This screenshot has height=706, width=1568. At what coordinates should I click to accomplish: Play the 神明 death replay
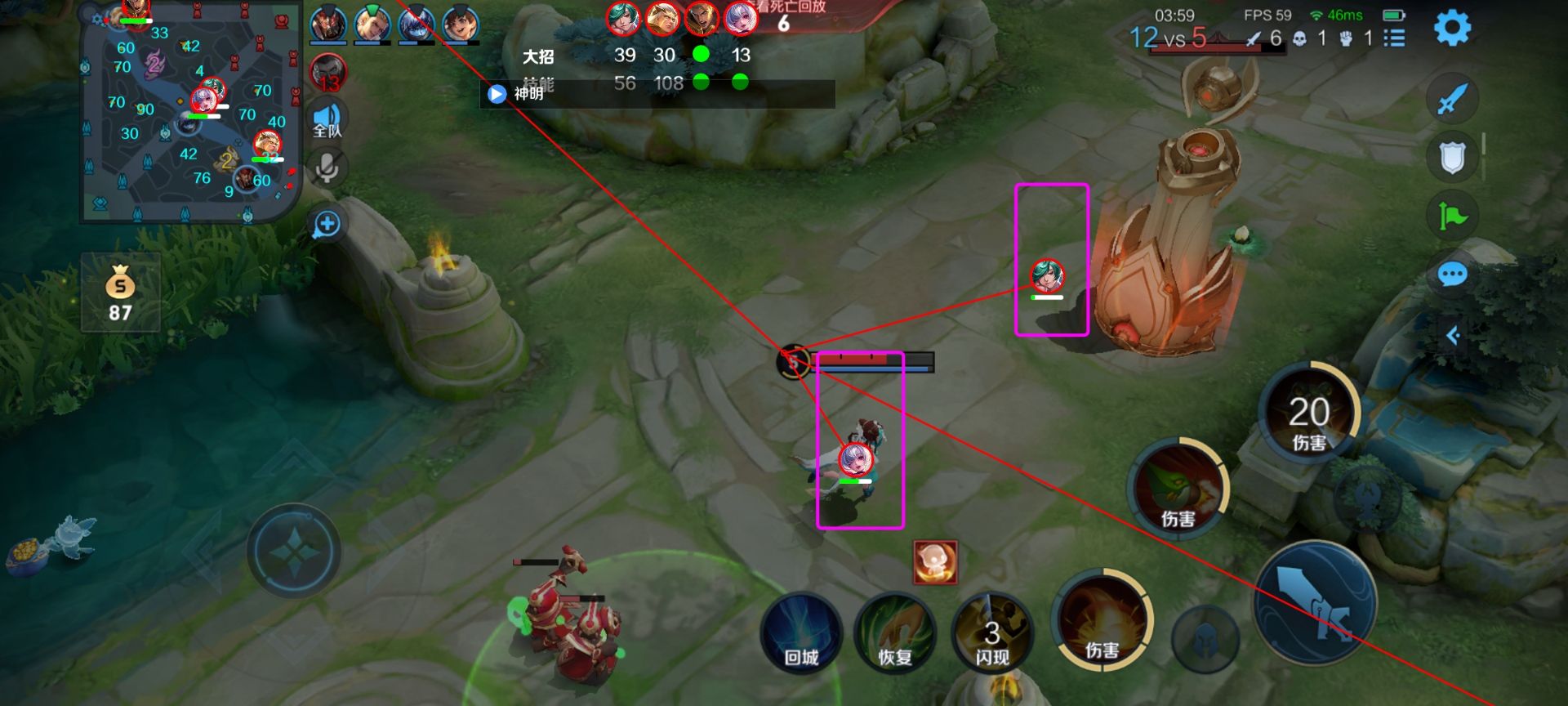[497, 94]
